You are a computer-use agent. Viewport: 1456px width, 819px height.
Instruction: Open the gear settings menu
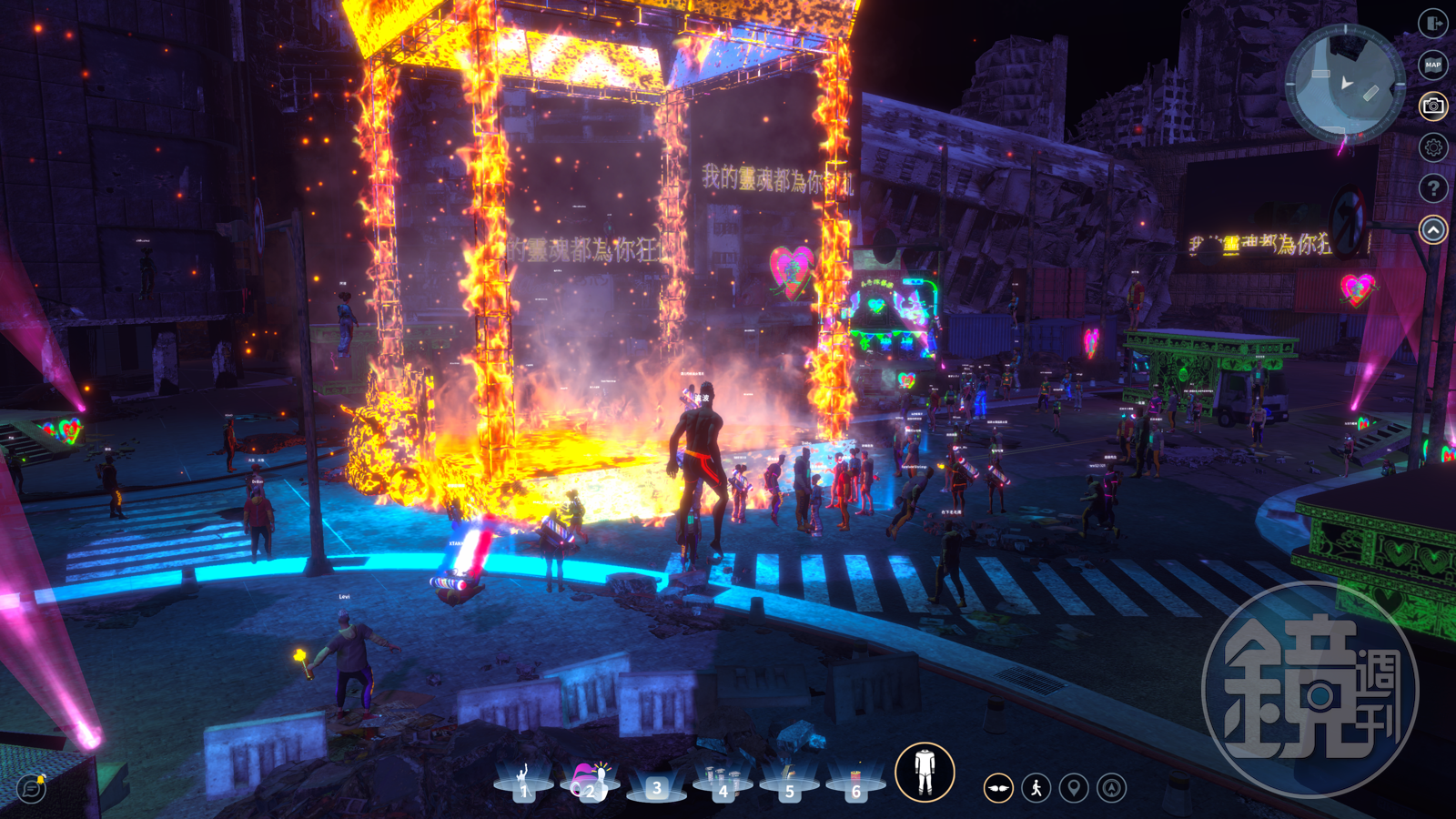tap(1433, 147)
